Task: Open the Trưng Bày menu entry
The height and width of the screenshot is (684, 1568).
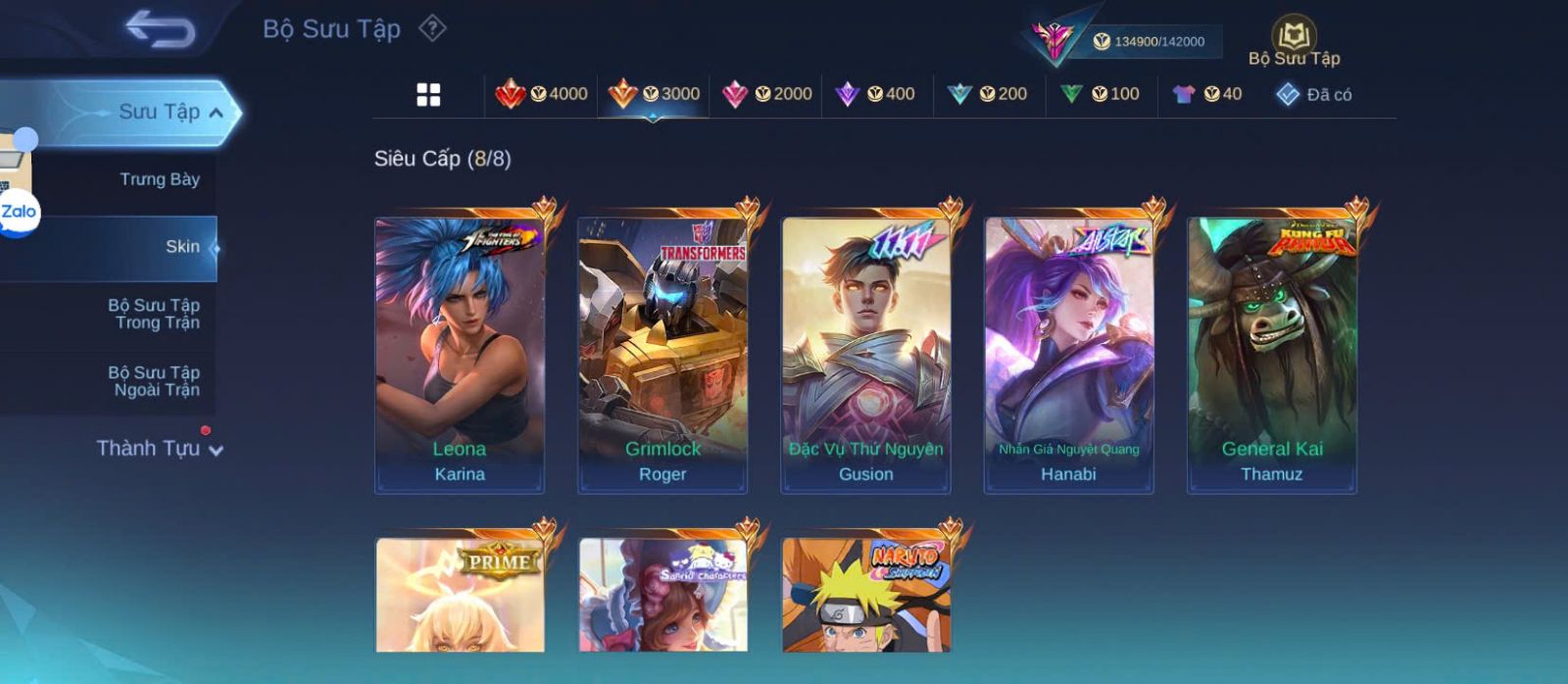Action: pyautogui.click(x=159, y=179)
